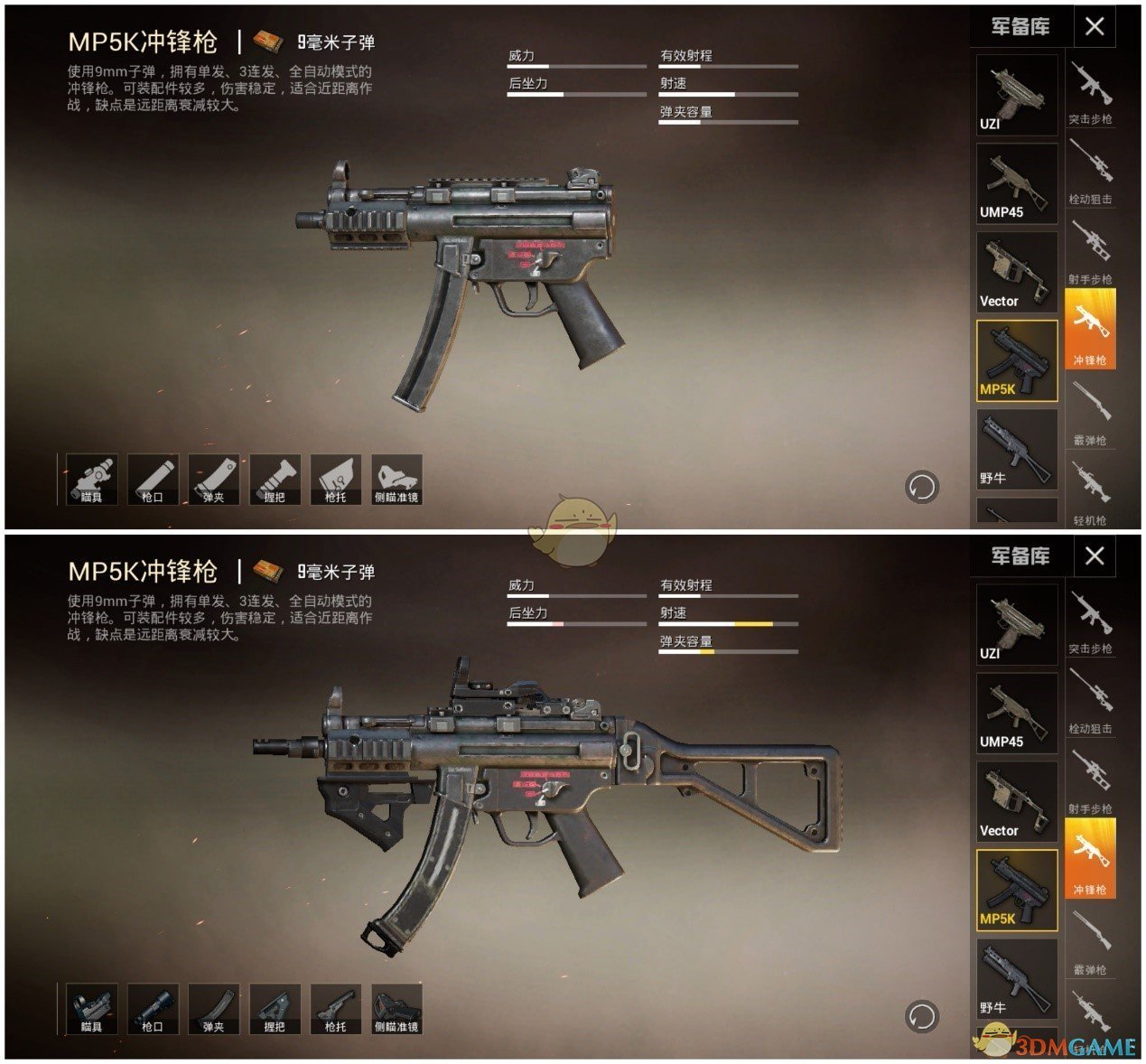Click the empty 瞄具 sight attachment slot
Image resolution: width=1146 pixels, height=1064 pixels.
[x=92, y=479]
